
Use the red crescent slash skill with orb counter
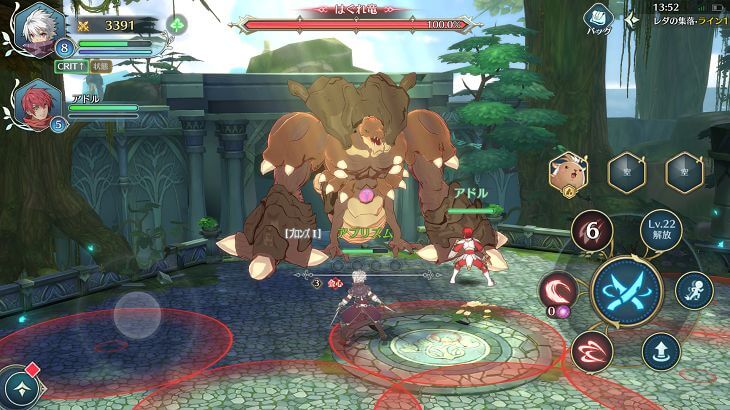[558, 291]
